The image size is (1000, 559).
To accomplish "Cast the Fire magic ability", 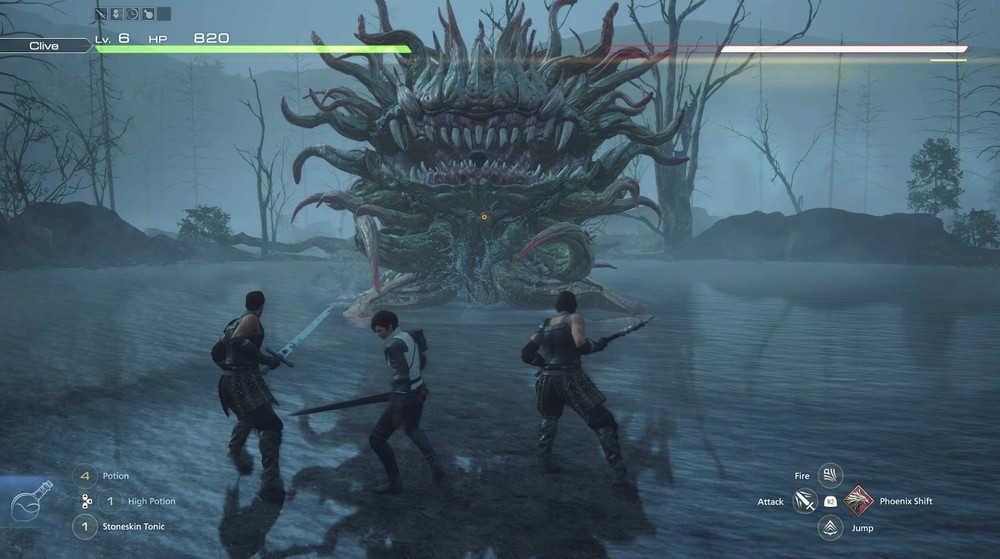I will coord(829,475).
